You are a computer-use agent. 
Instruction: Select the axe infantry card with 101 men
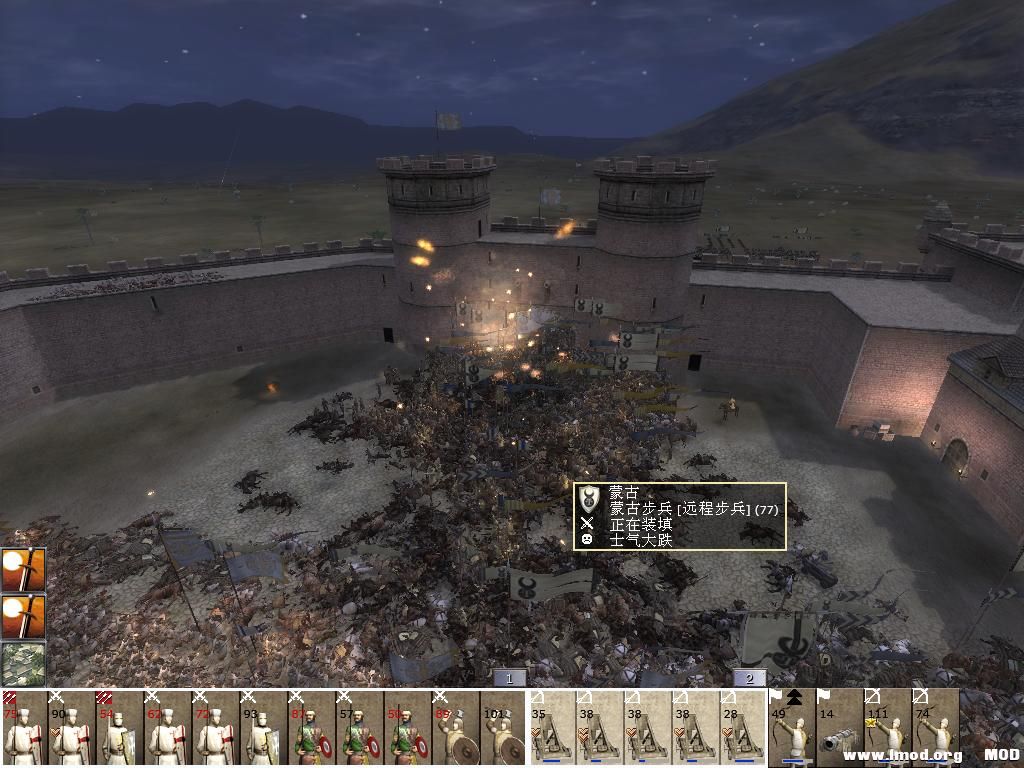[x=503, y=728]
